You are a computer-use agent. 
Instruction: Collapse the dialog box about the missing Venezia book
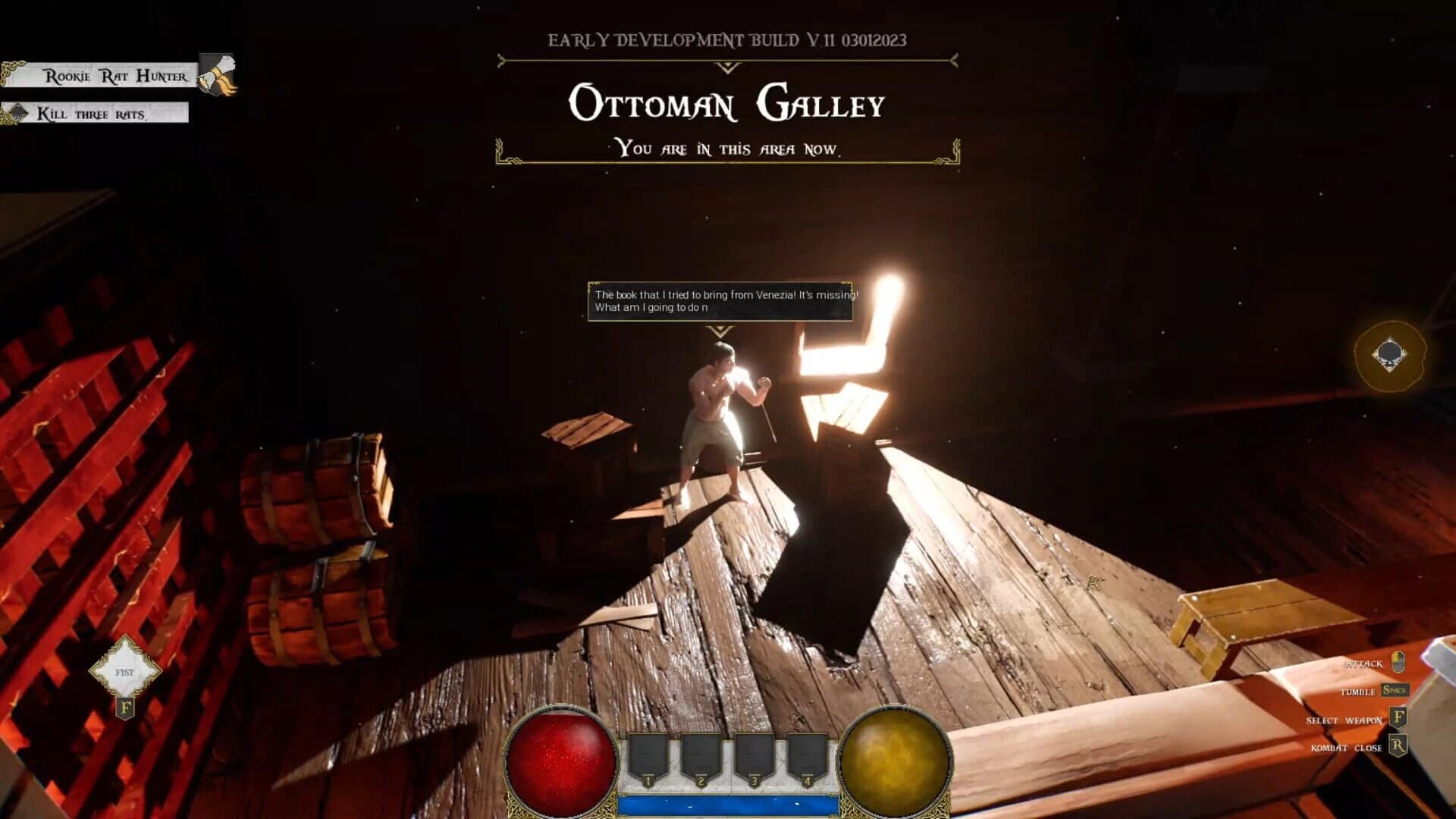719,302
